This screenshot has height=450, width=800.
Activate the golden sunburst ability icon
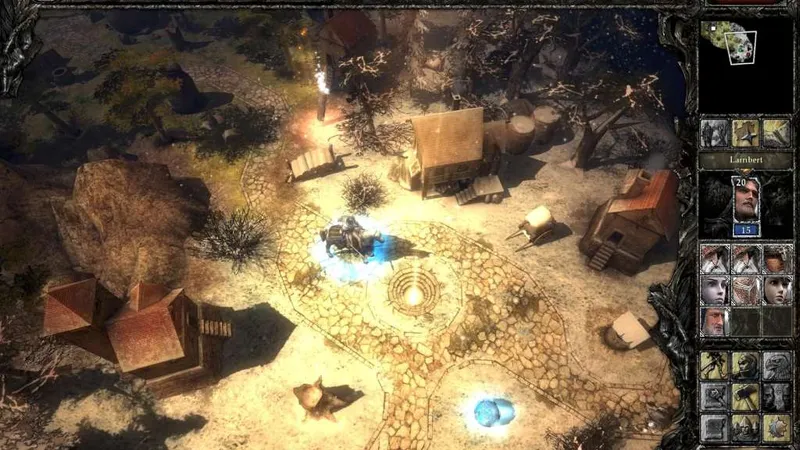[x=776, y=427]
